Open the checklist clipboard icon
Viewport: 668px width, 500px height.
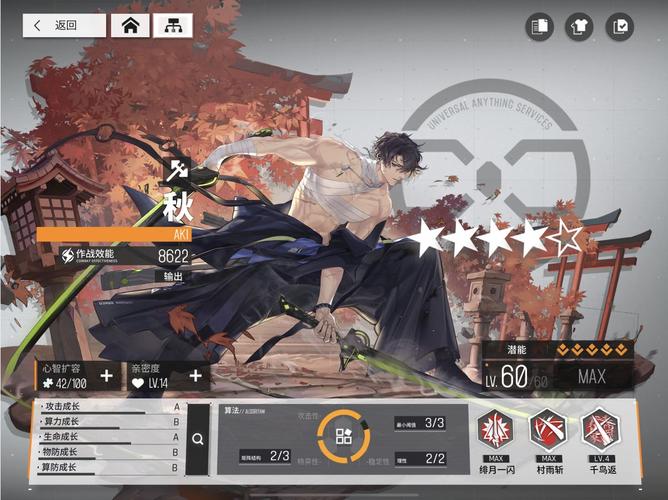click(619, 27)
